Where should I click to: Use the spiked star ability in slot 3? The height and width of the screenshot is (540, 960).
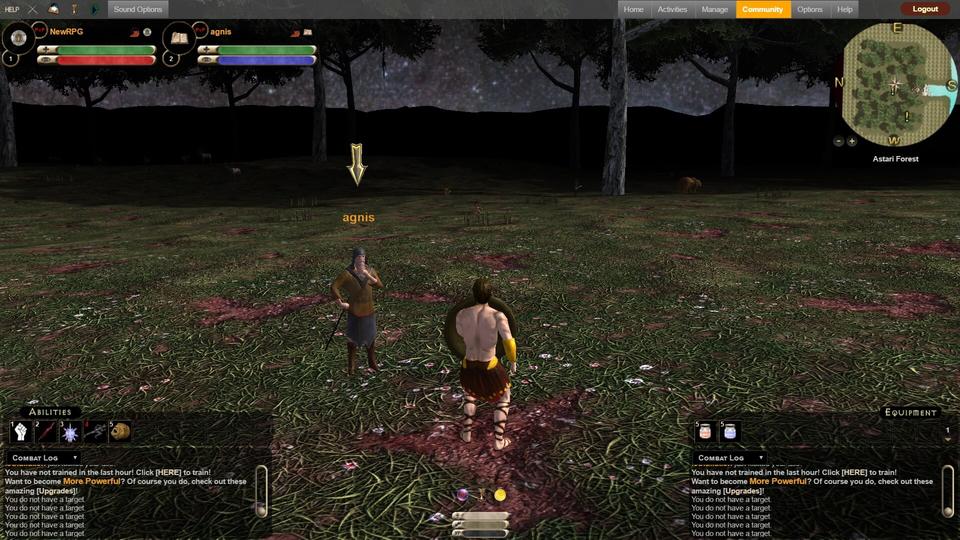point(70,432)
